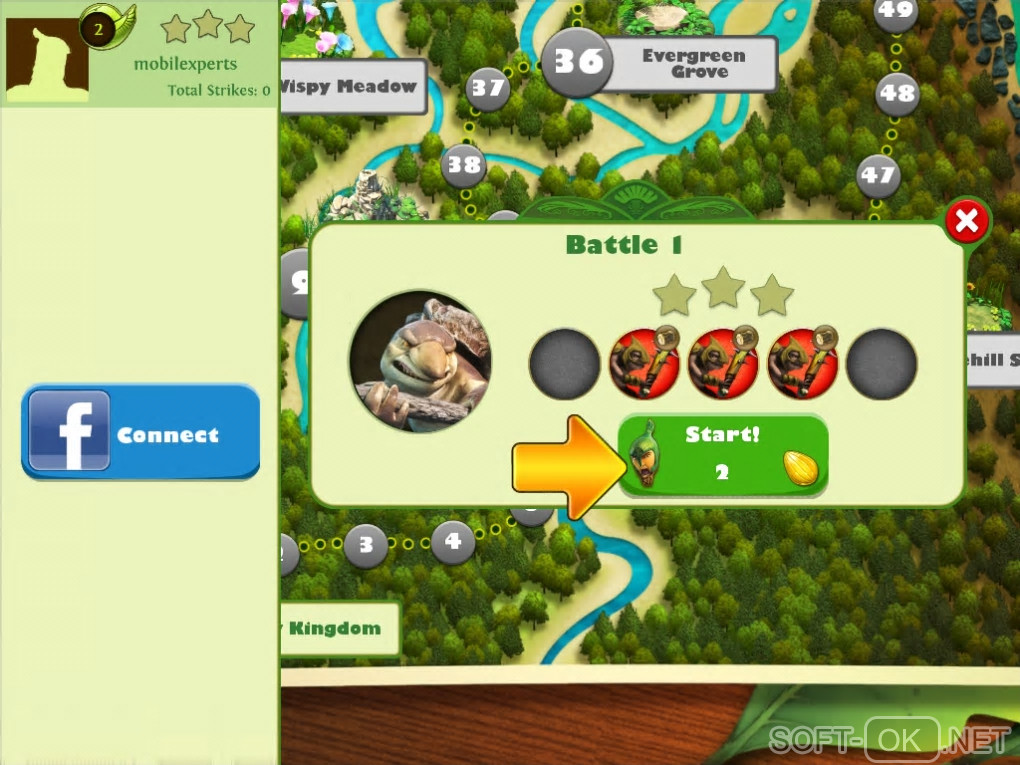Pick level 3 map node
The height and width of the screenshot is (765, 1020).
366,546
